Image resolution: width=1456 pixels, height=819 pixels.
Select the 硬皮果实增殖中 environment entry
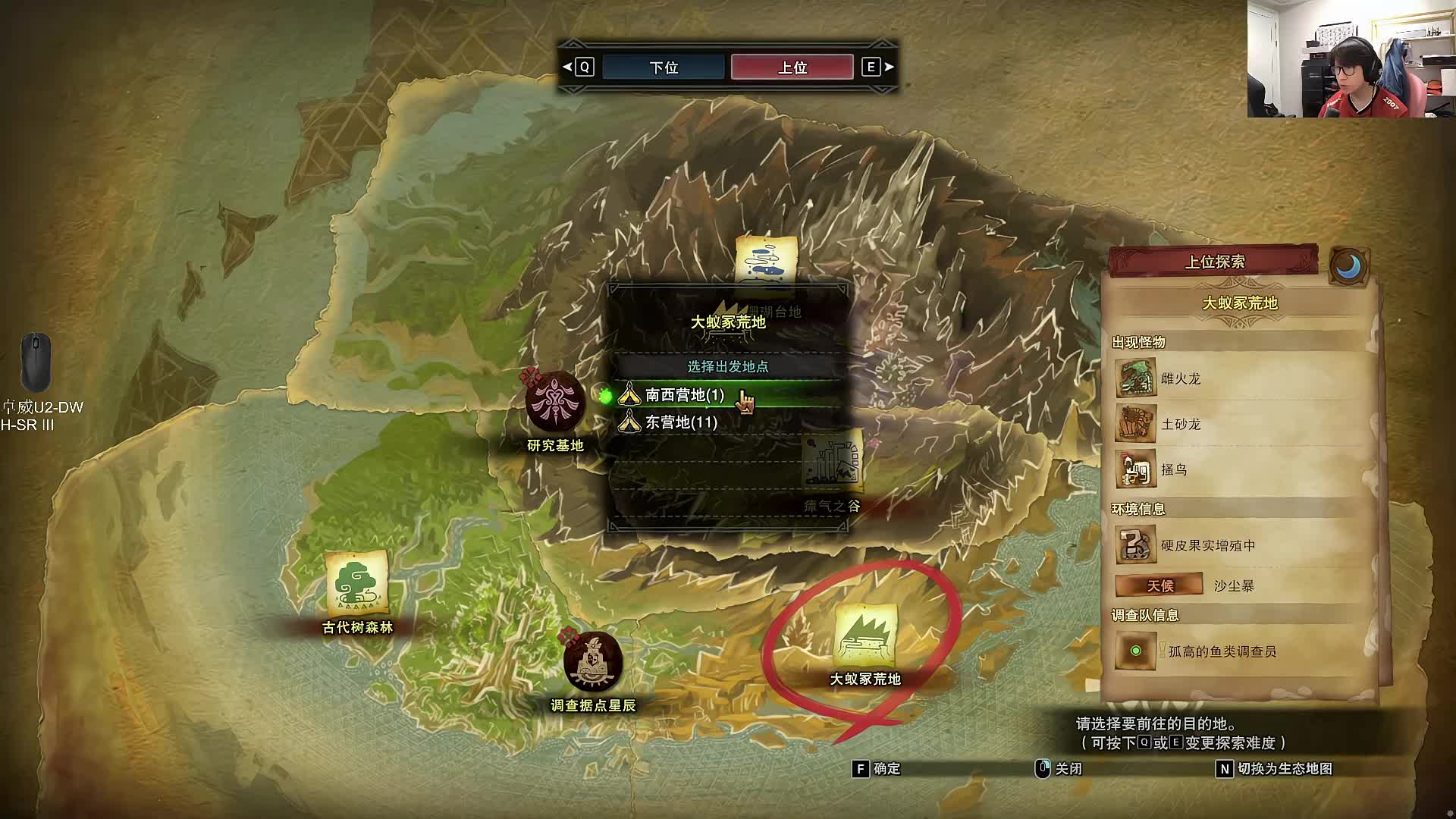point(1207,545)
